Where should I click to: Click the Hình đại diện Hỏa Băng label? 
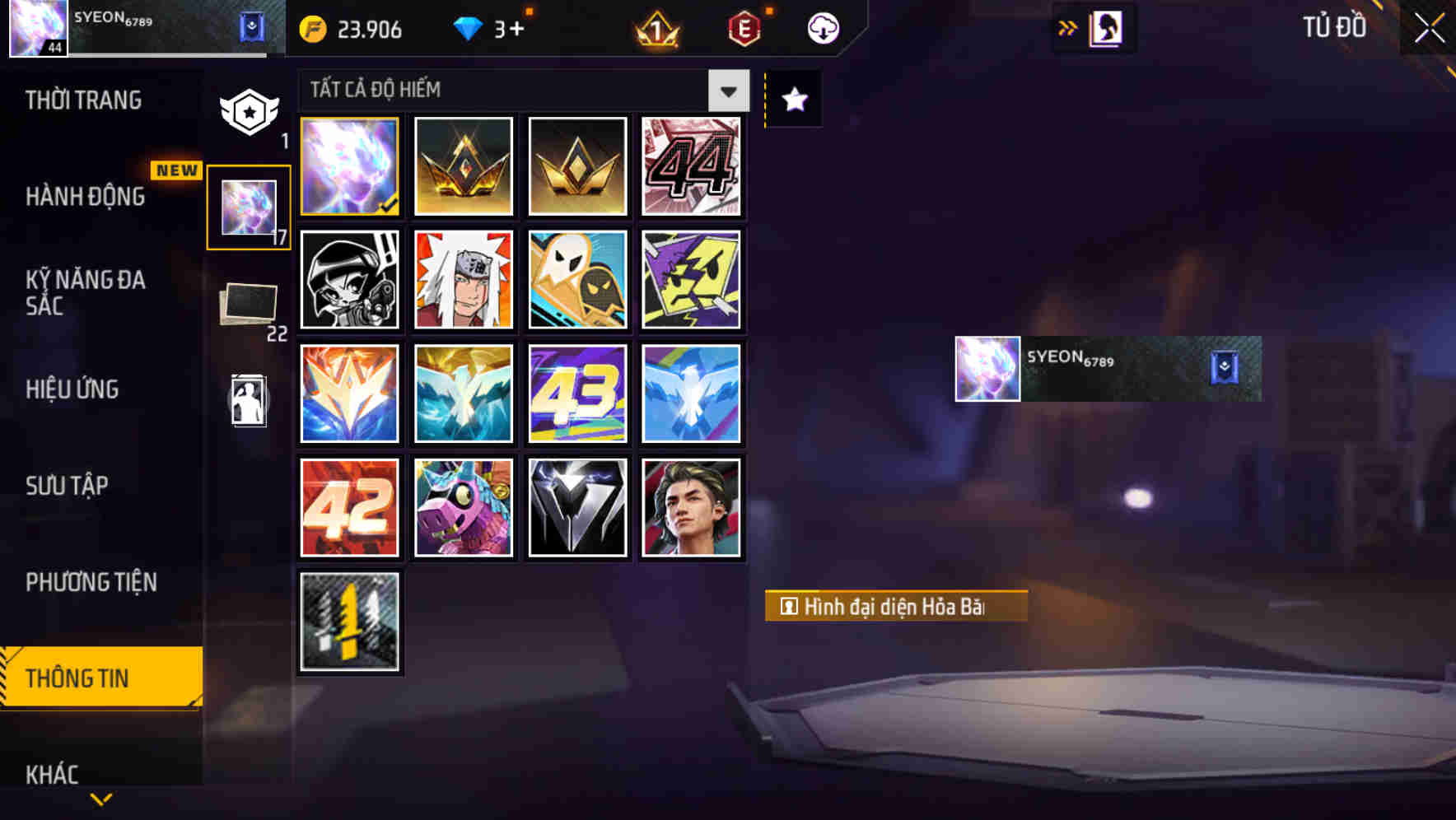coord(894,606)
